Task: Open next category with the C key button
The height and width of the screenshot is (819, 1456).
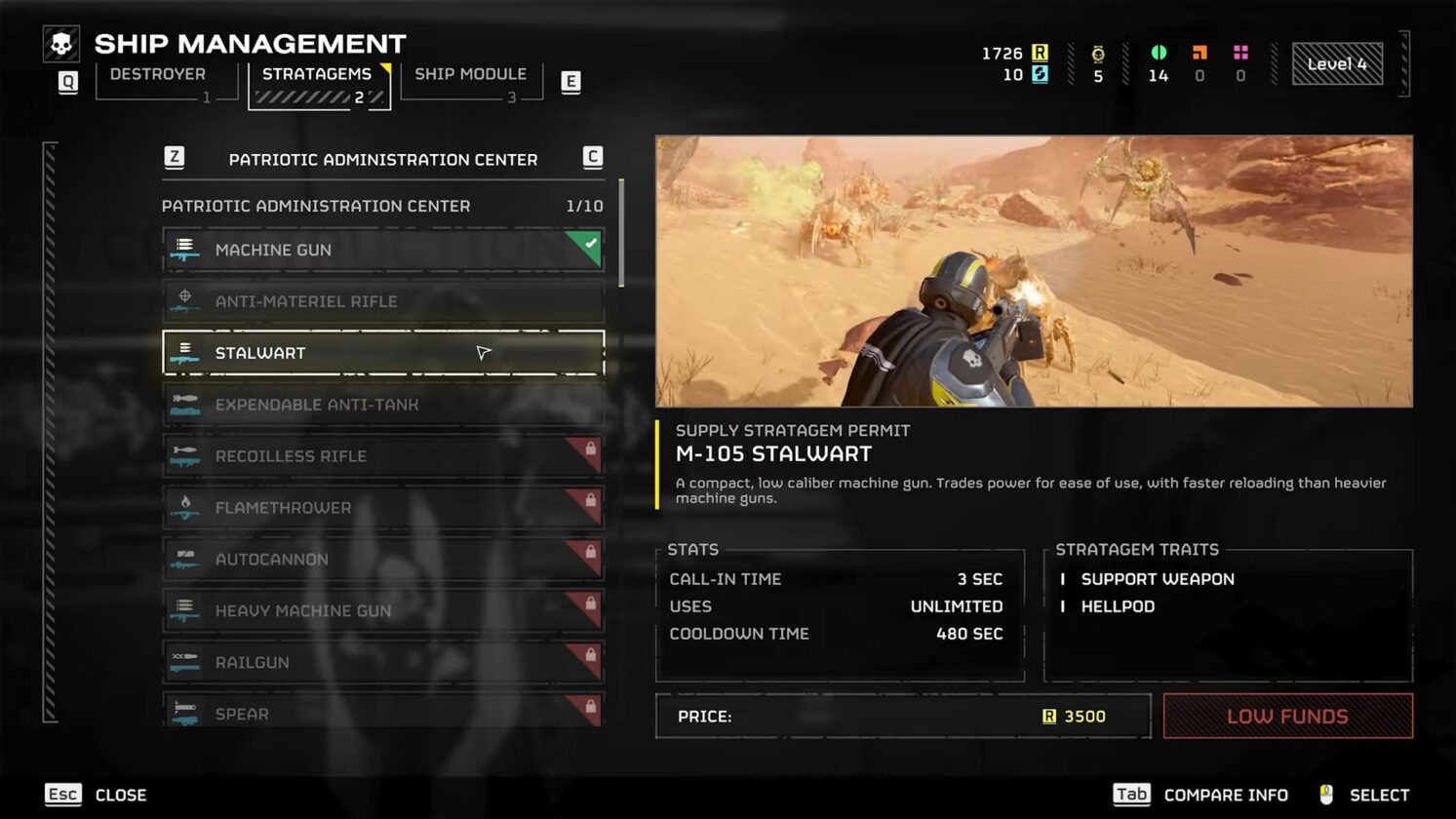Action: [592, 156]
